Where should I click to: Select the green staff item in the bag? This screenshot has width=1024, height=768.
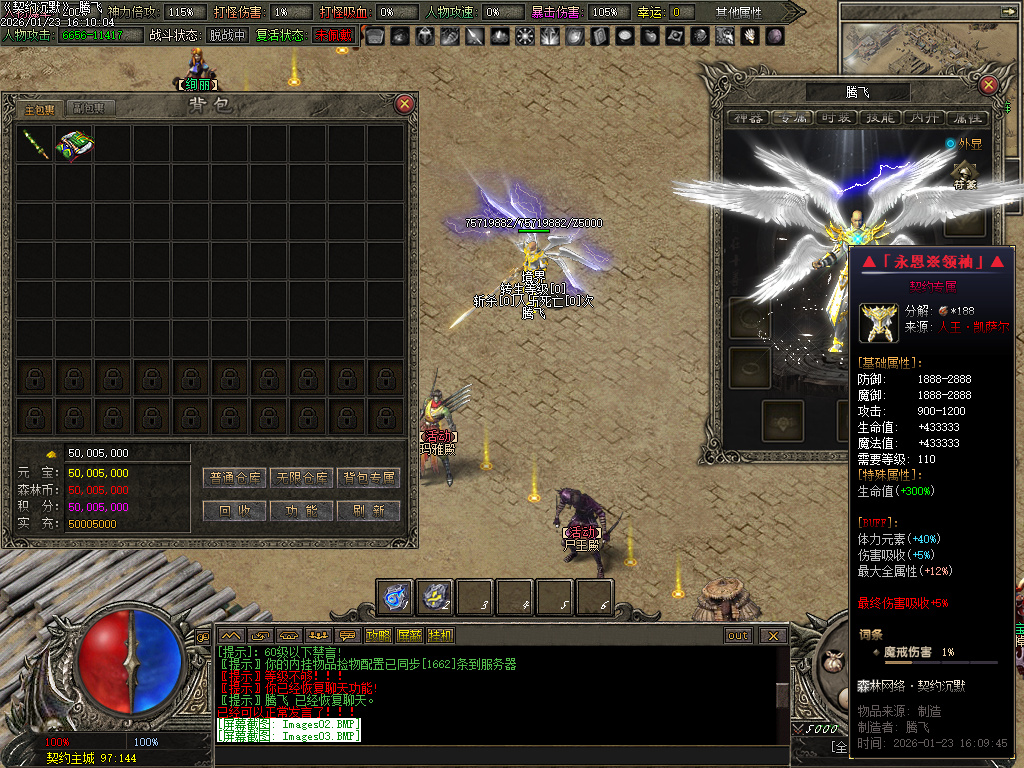point(36,144)
